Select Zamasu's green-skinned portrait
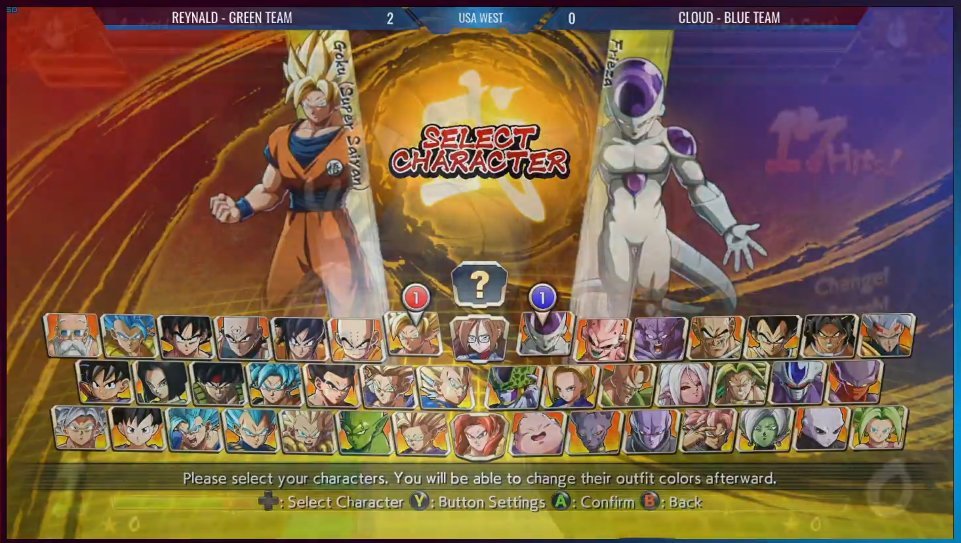 [765, 429]
